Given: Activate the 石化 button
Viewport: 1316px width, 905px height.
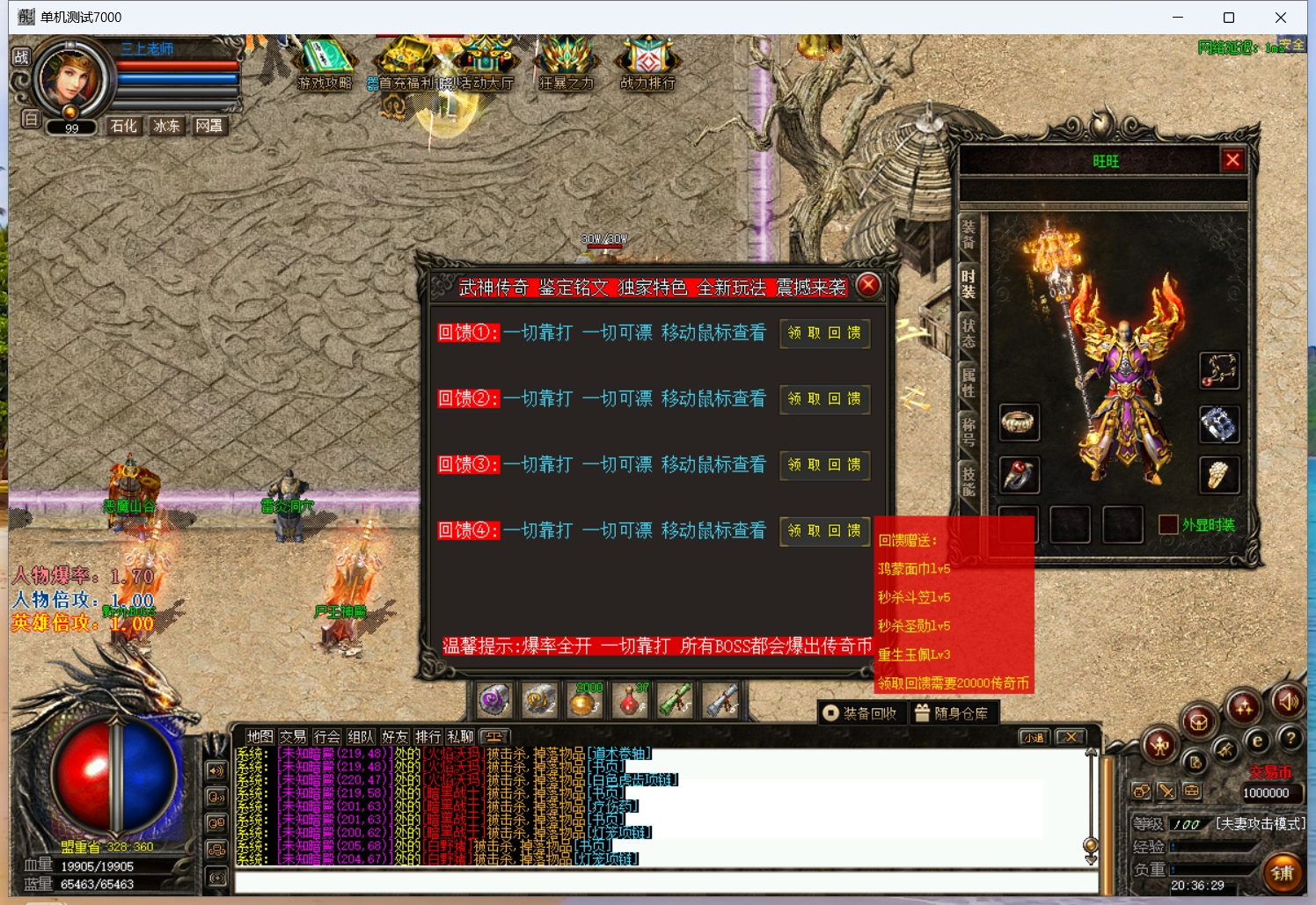Looking at the screenshot, I should [x=124, y=126].
